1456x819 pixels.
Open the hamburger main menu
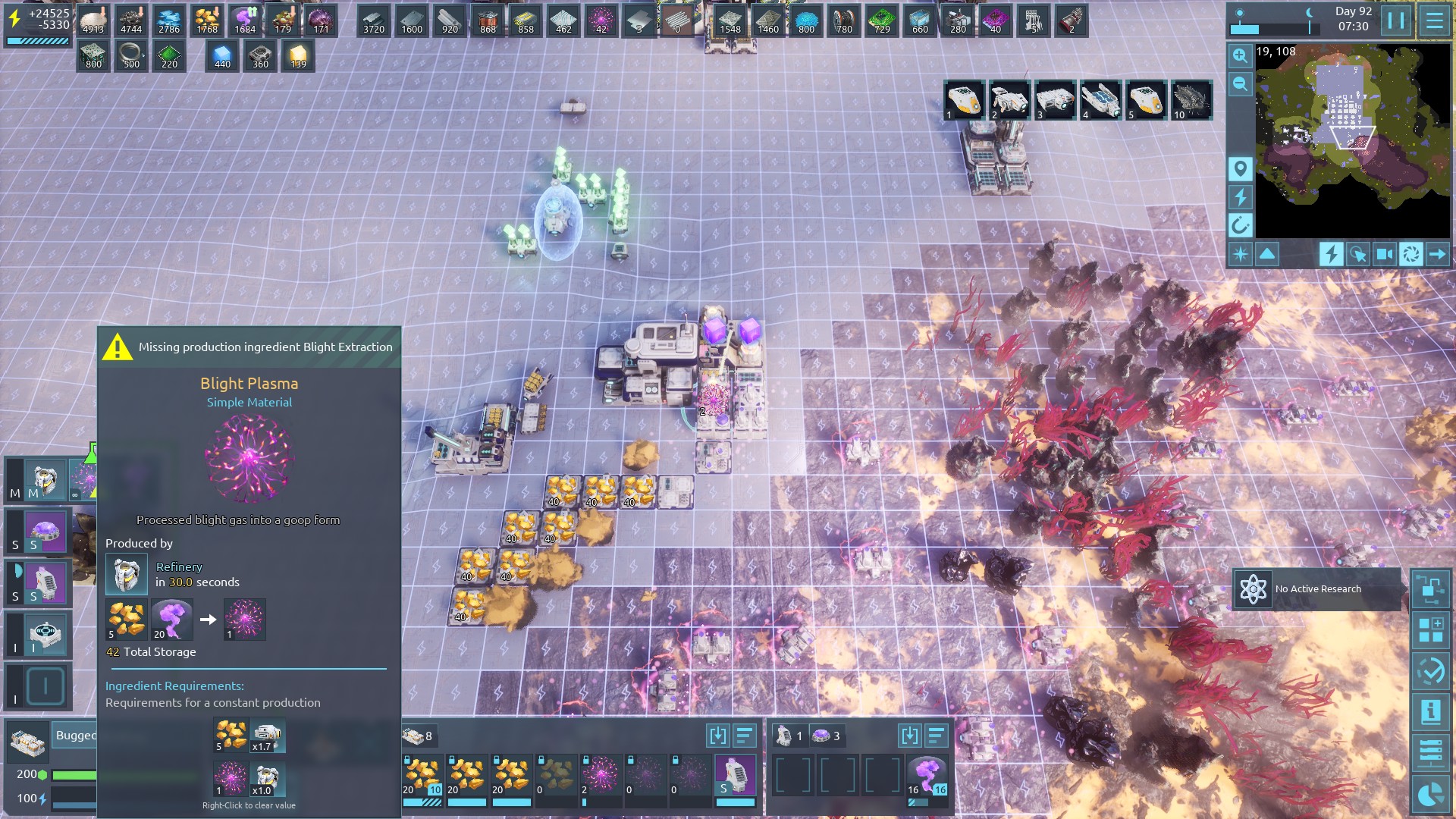coord(1434,20)
